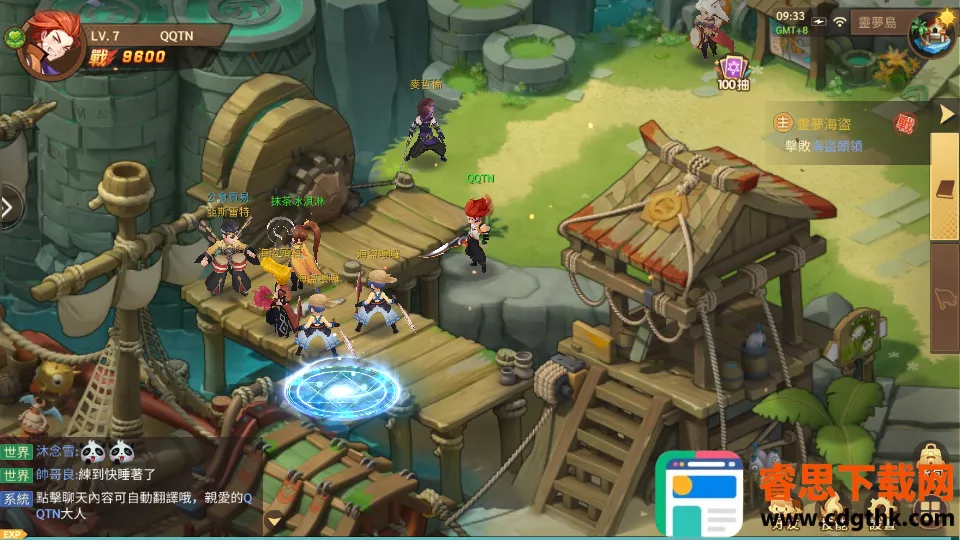This screenshot has width=960, height=540.
Task: Expand the left-edge arrow panel
Action: click(8, 207)
